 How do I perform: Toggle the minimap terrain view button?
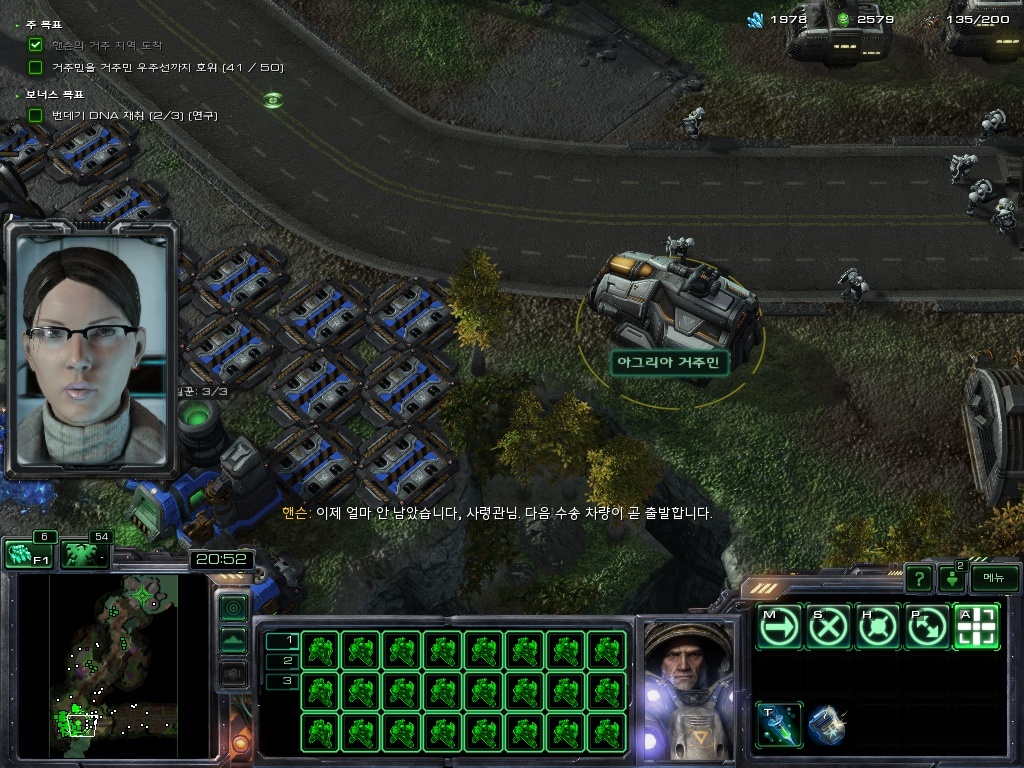233,640
